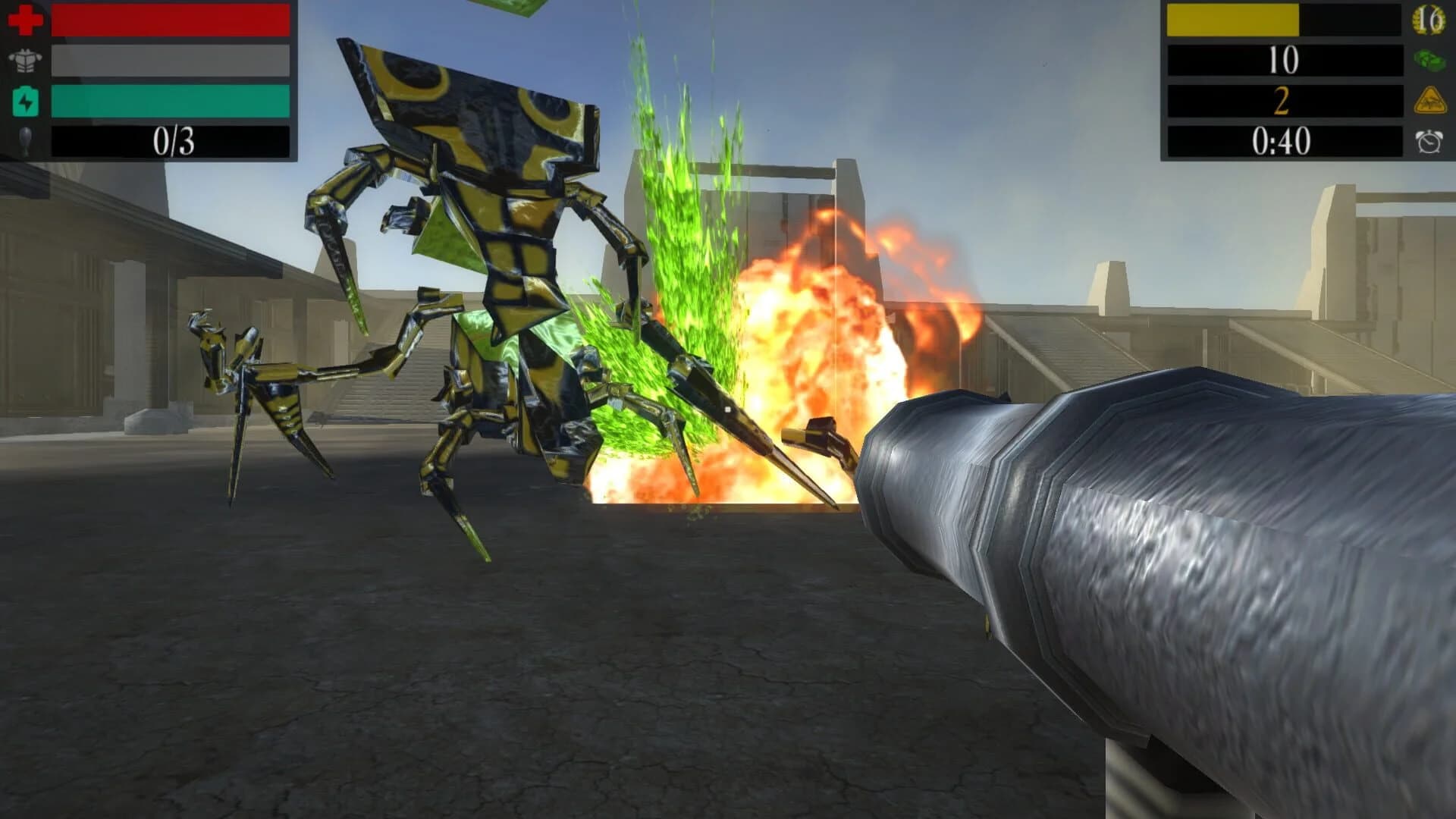
Task: Toggle the health bar display
Action: tap(171, 20)
